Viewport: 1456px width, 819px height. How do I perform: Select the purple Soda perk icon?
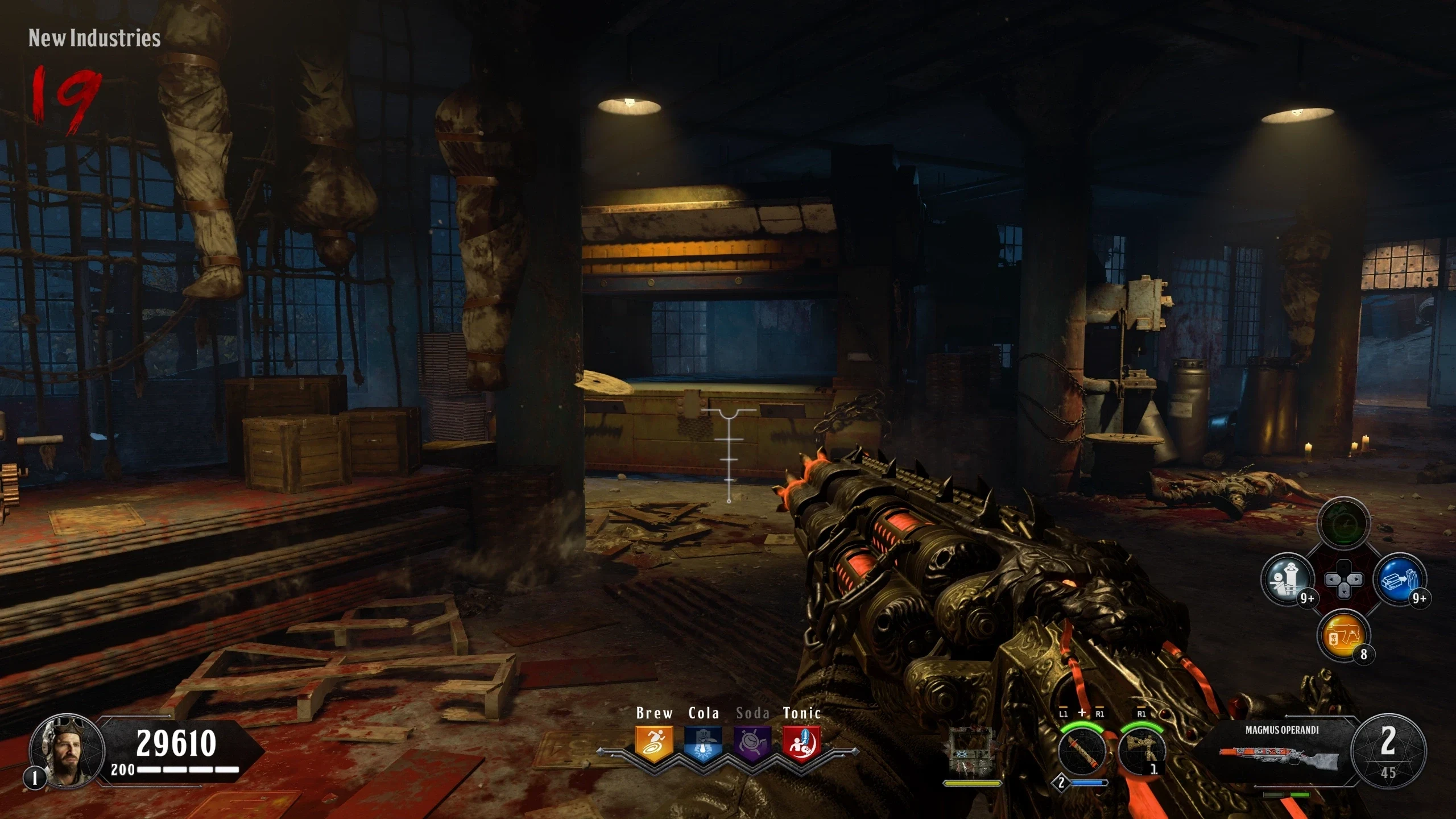pyautogui.click(x=752, y=743)
